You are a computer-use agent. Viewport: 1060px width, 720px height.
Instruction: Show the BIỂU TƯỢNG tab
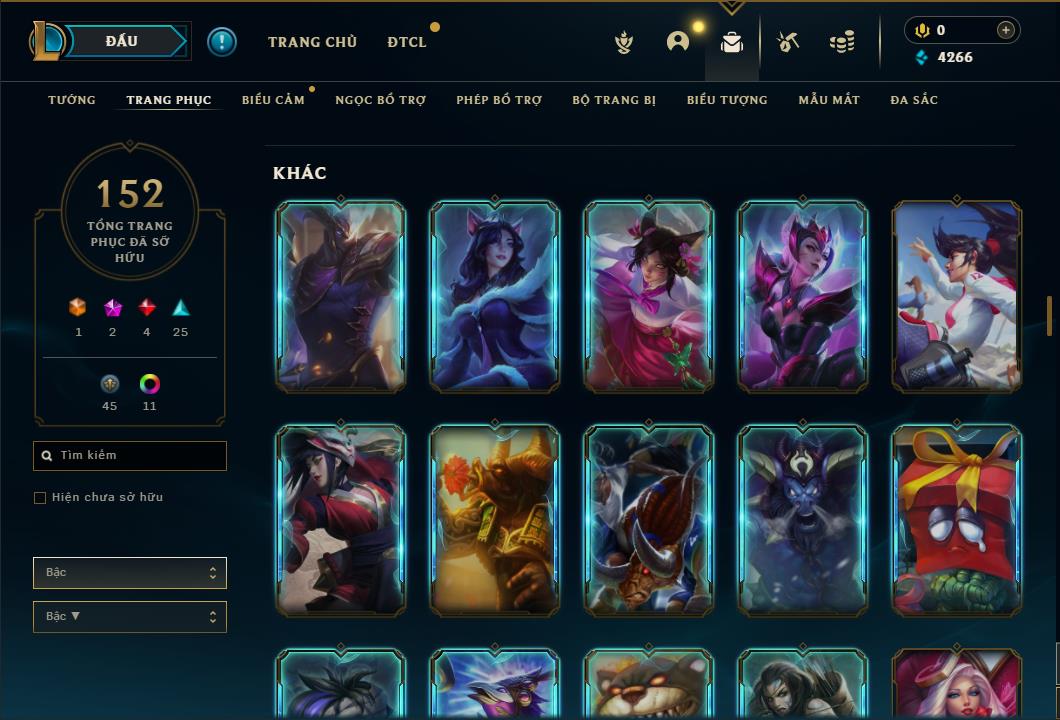coord(727,100)
